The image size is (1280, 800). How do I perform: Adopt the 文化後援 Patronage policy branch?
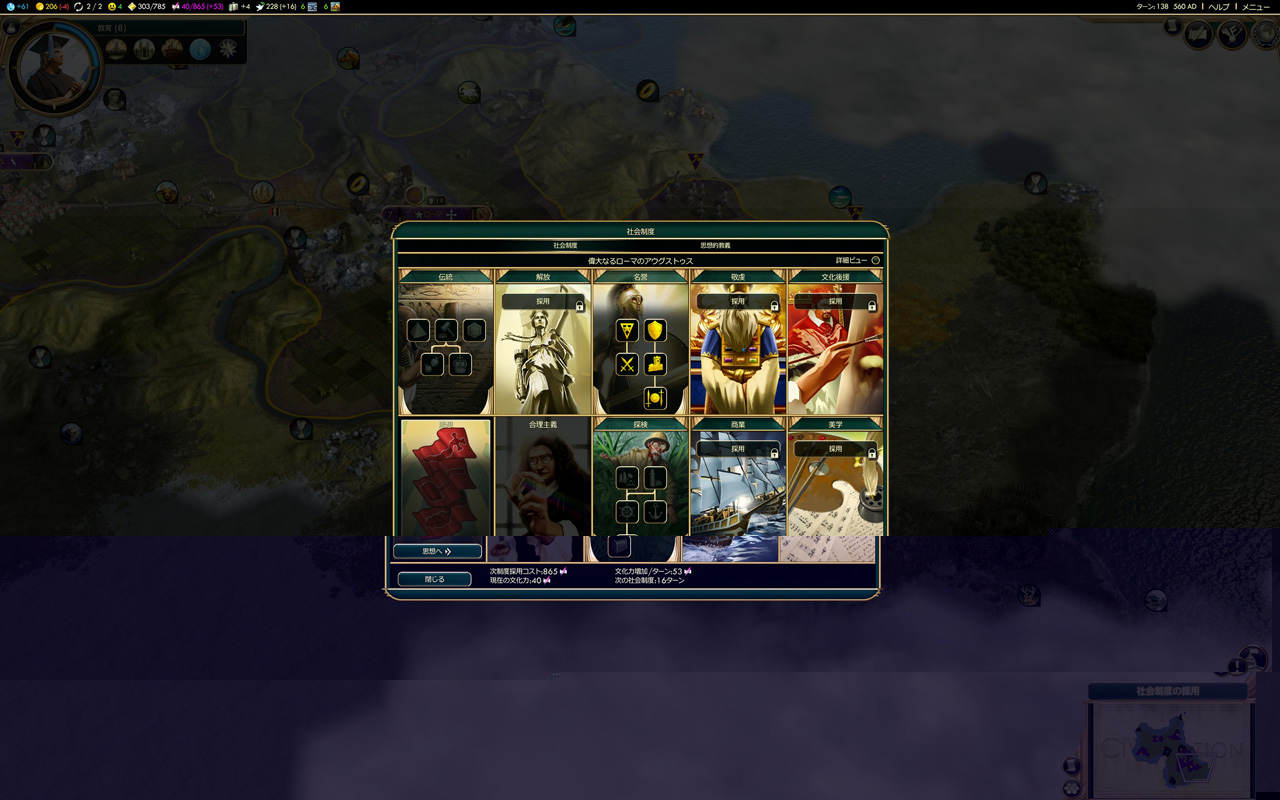pos(835,301)
